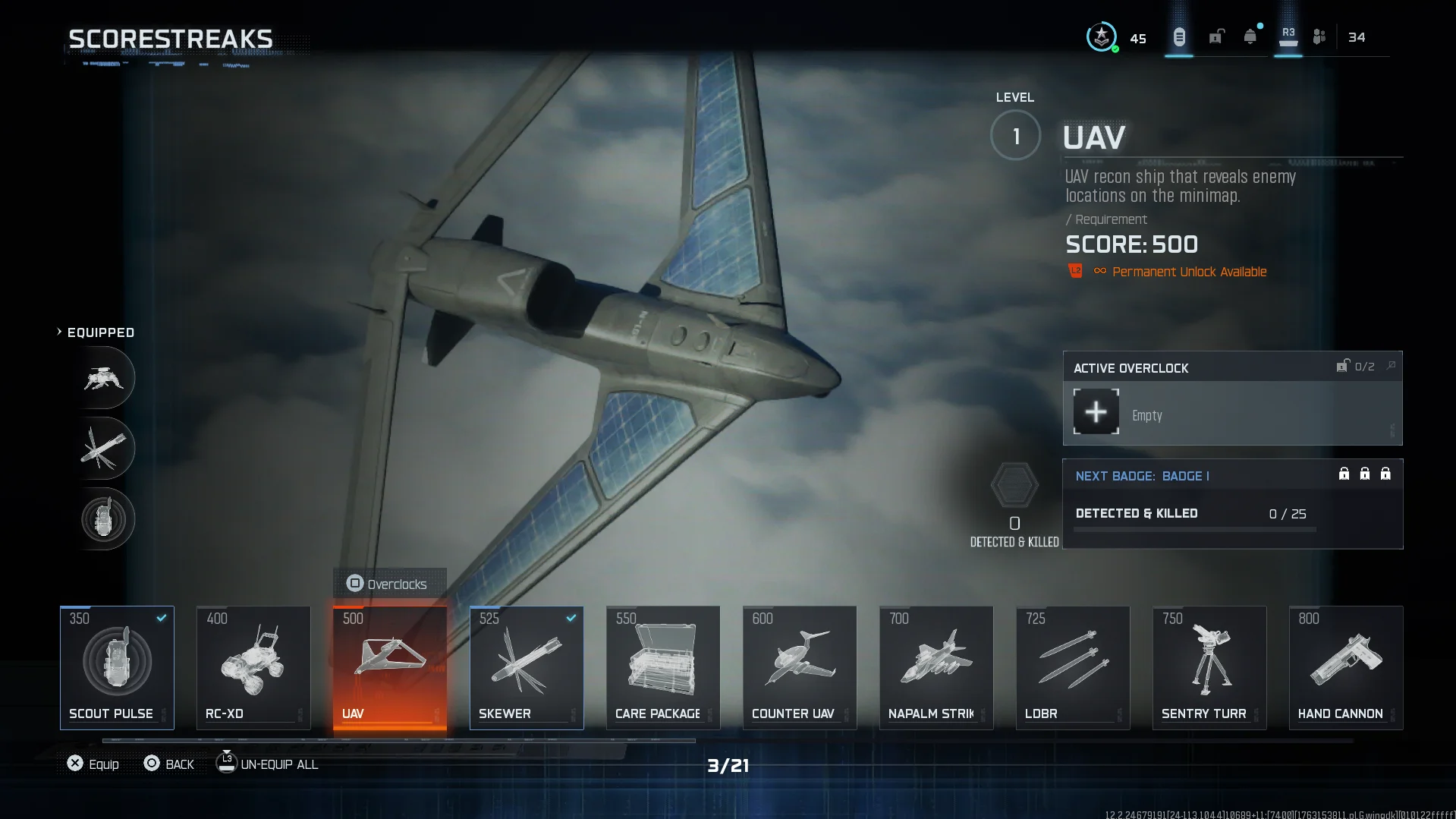
Task: Choose the Hand Cannon scorestreak tile
Action: pyautogui.click(x=1346, y=667)
